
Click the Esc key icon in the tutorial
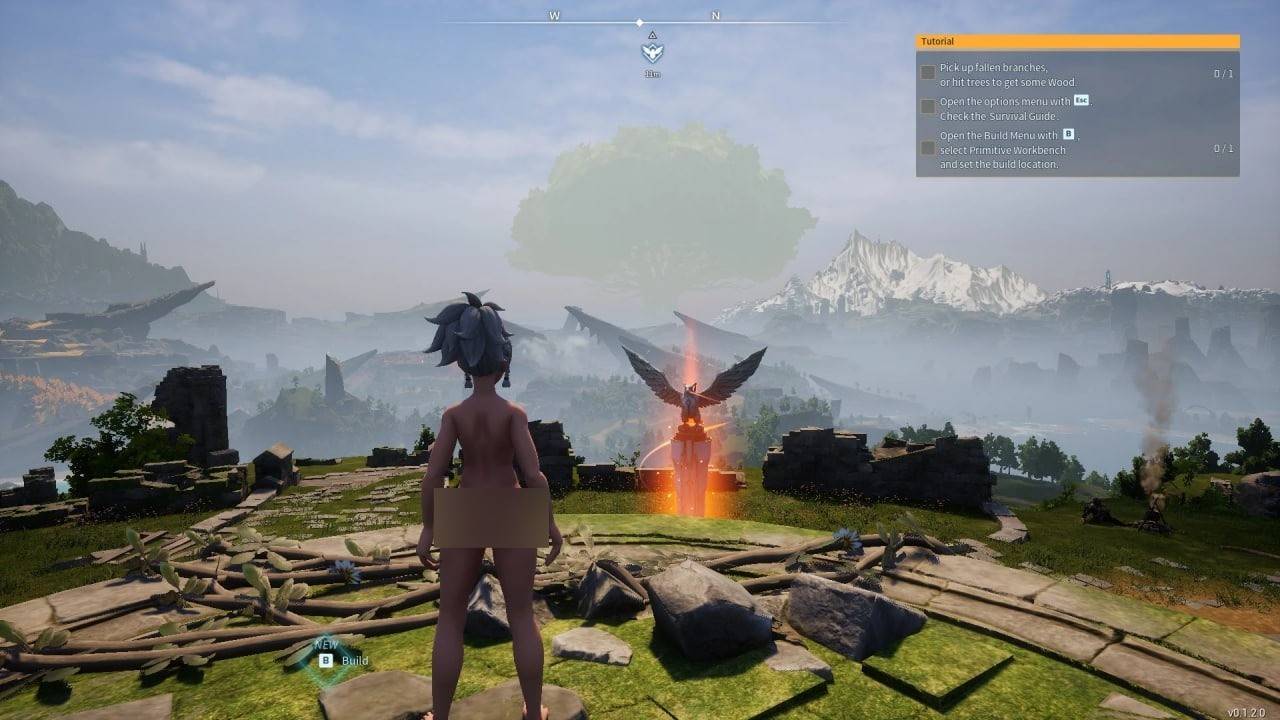[1081, 101]
